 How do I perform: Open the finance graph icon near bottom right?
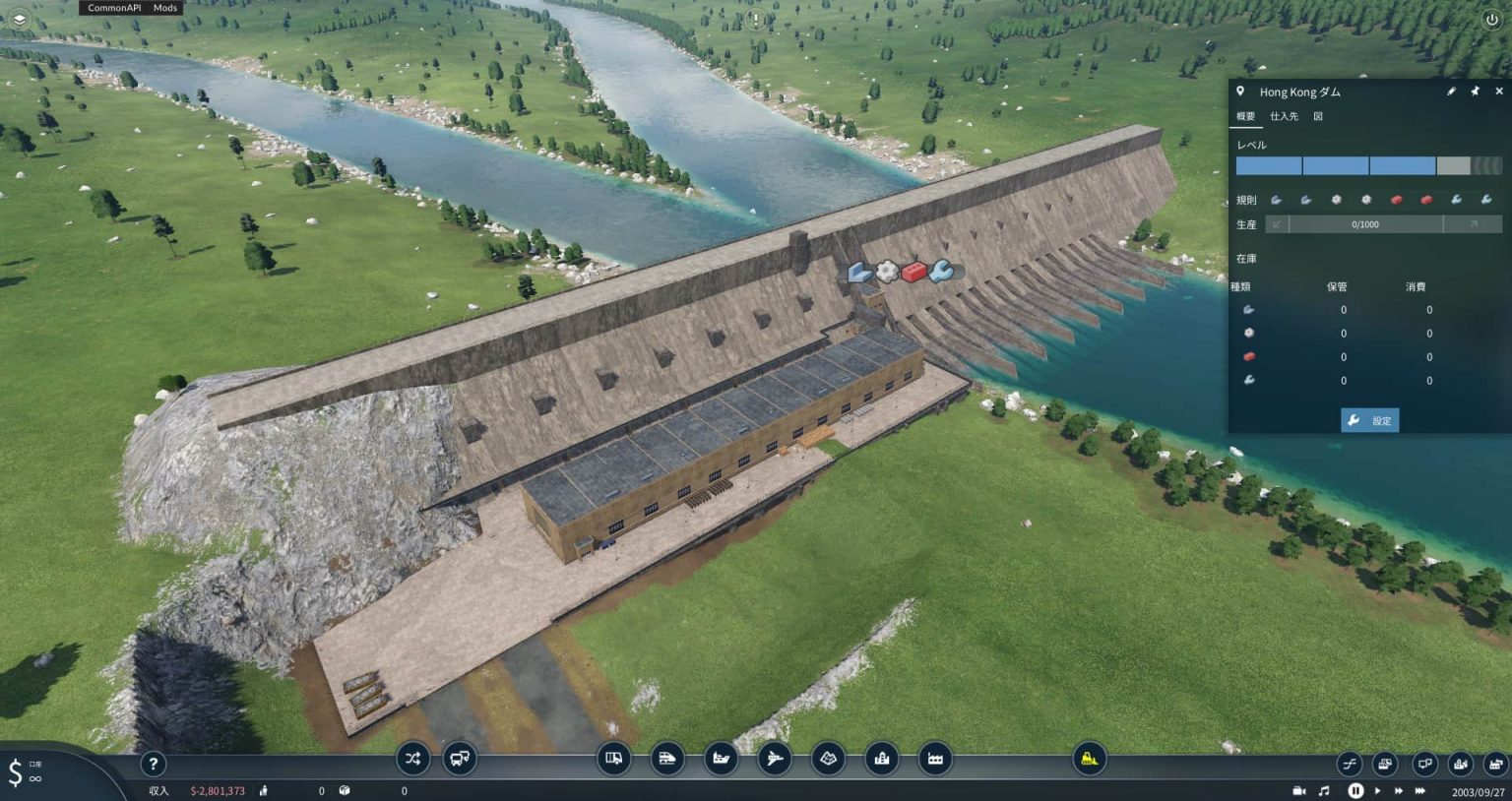1349,764
